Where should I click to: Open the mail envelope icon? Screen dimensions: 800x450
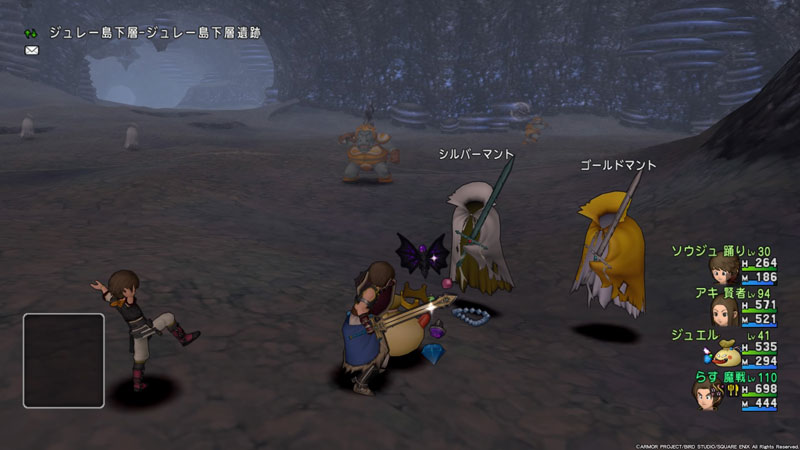click(32, 50)
